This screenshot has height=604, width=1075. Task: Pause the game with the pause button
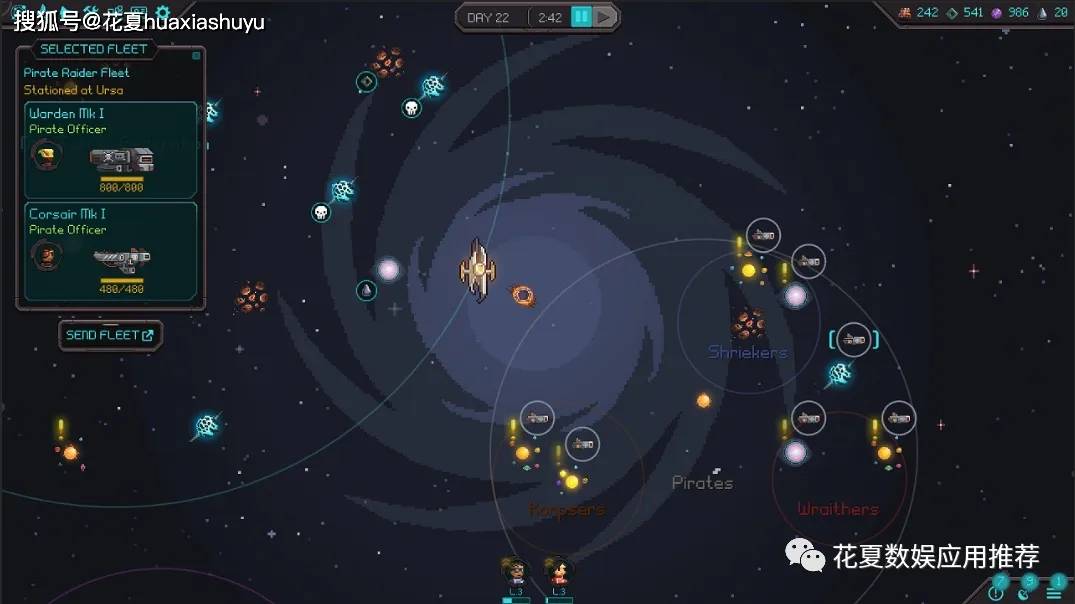click(x=581, y=17)
